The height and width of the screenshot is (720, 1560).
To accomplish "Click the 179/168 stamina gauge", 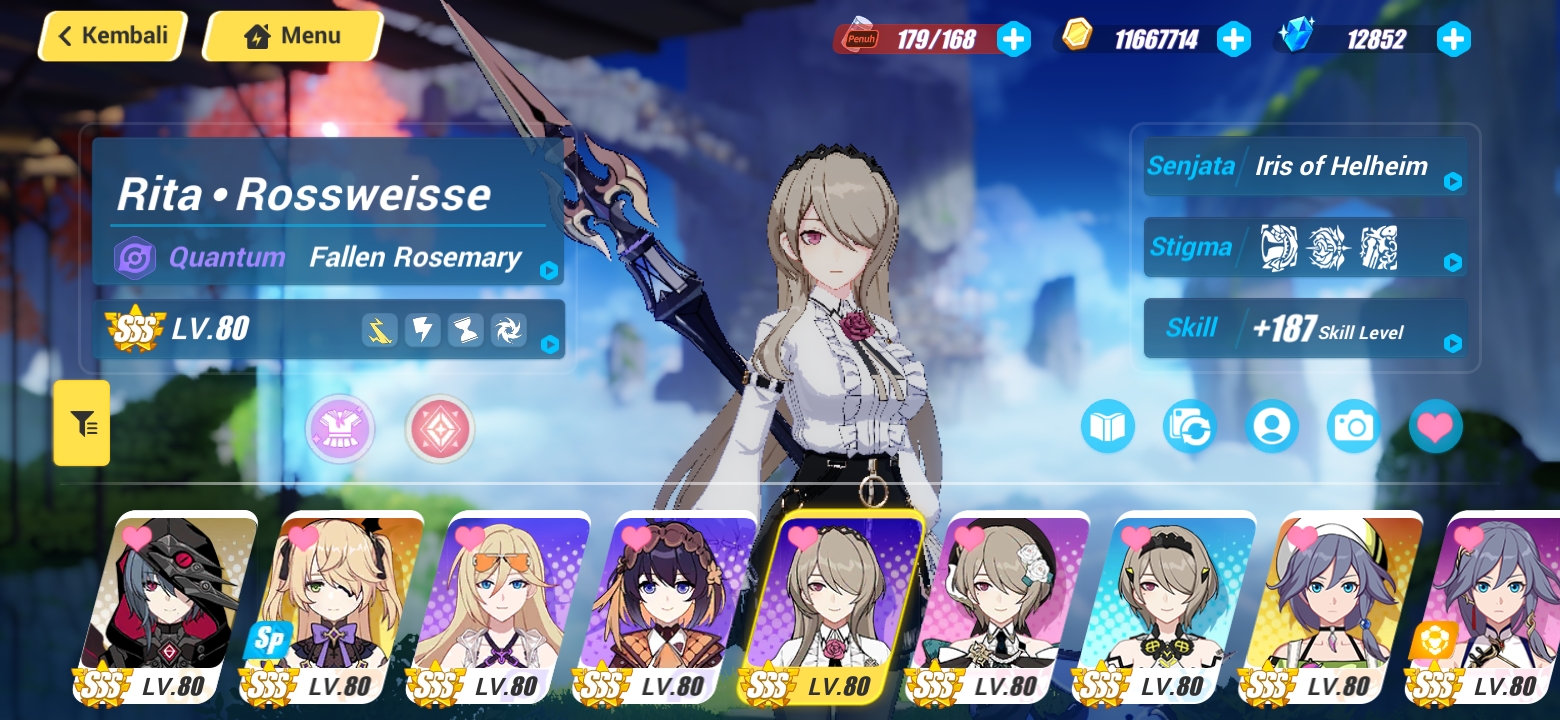I will click(930, 39).
